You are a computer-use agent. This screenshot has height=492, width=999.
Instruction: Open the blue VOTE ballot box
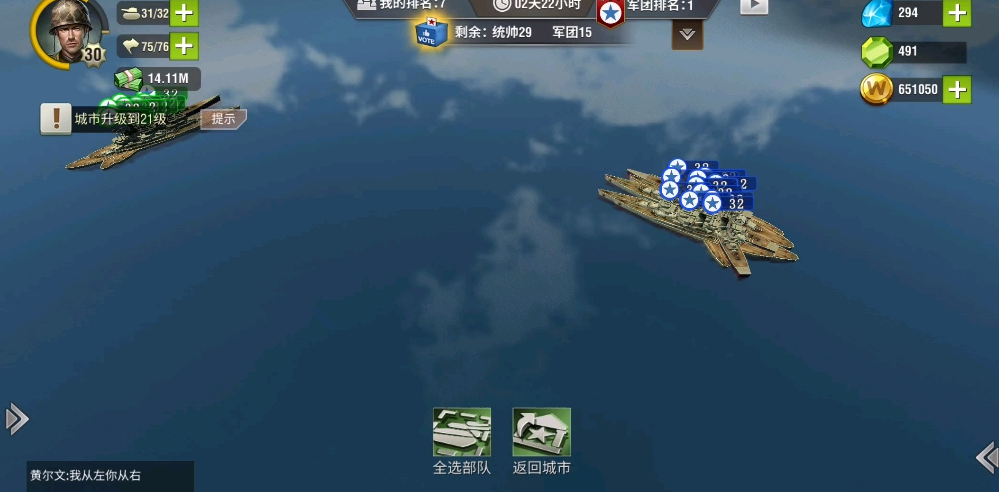(432, 34)
